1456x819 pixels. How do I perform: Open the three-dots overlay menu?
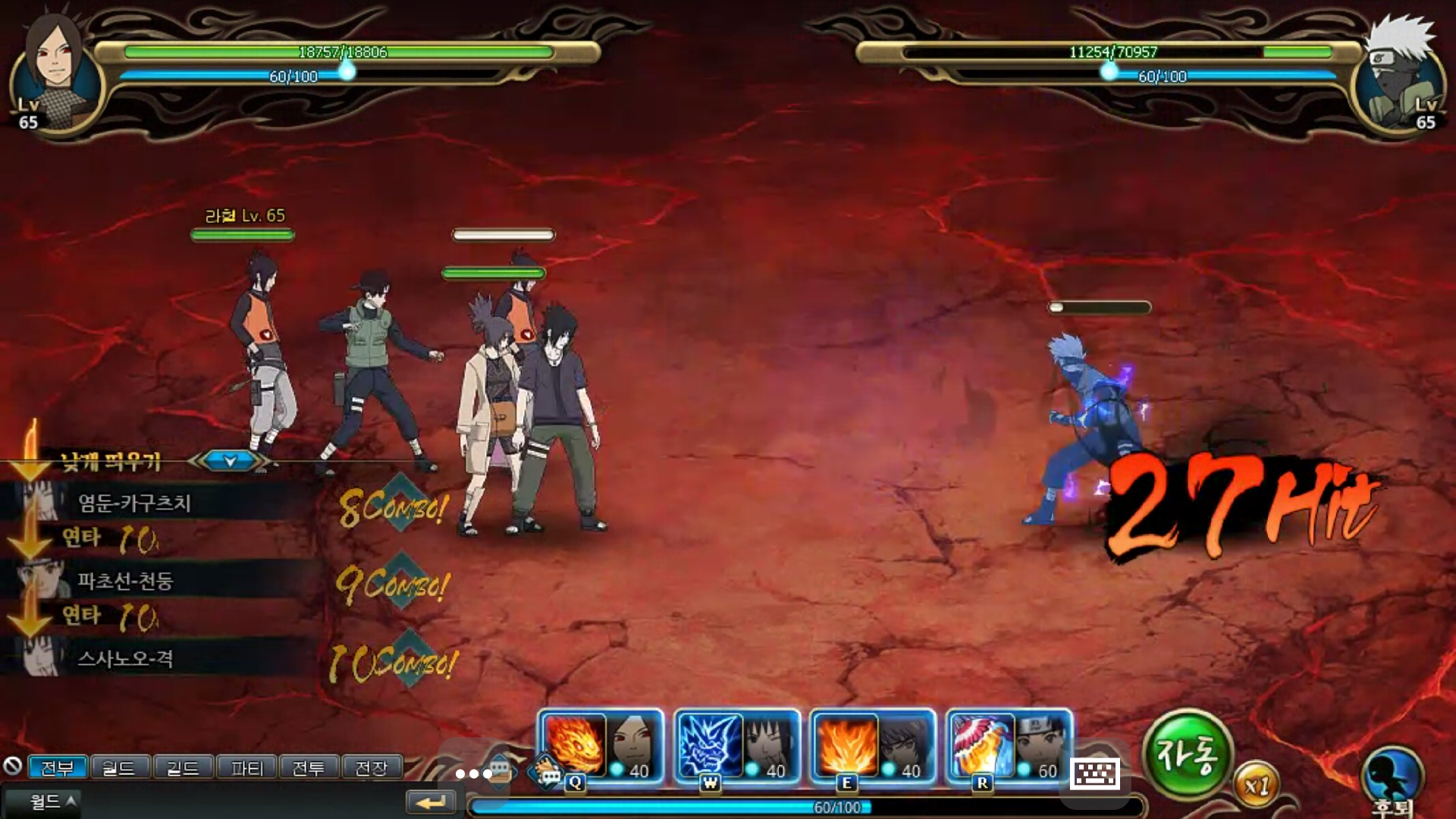coord(473,773)
